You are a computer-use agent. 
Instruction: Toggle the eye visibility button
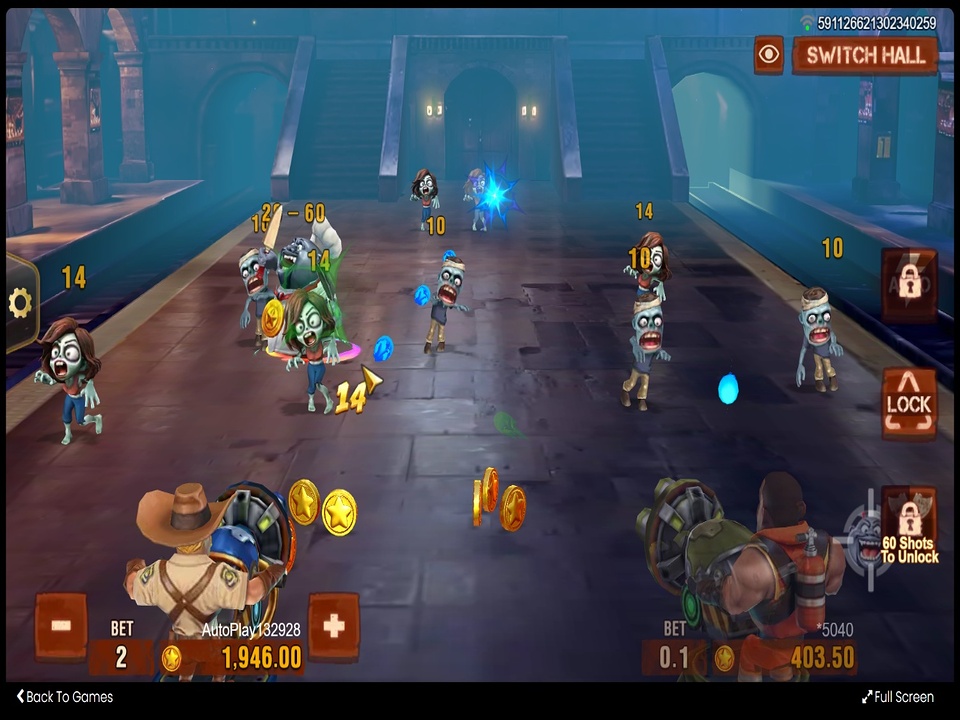769,55
